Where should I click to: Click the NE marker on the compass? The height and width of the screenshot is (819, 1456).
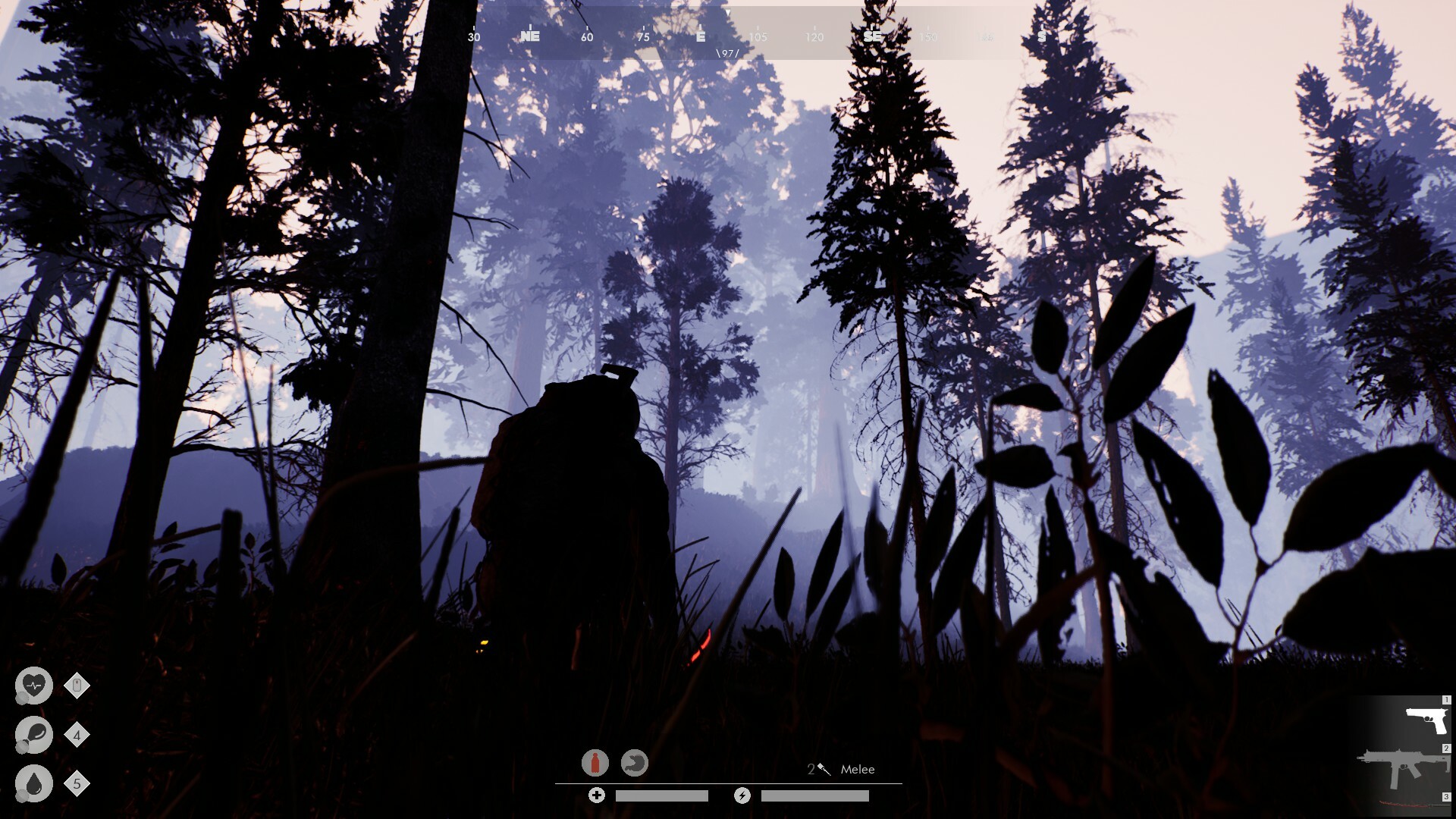pos(531,36)
